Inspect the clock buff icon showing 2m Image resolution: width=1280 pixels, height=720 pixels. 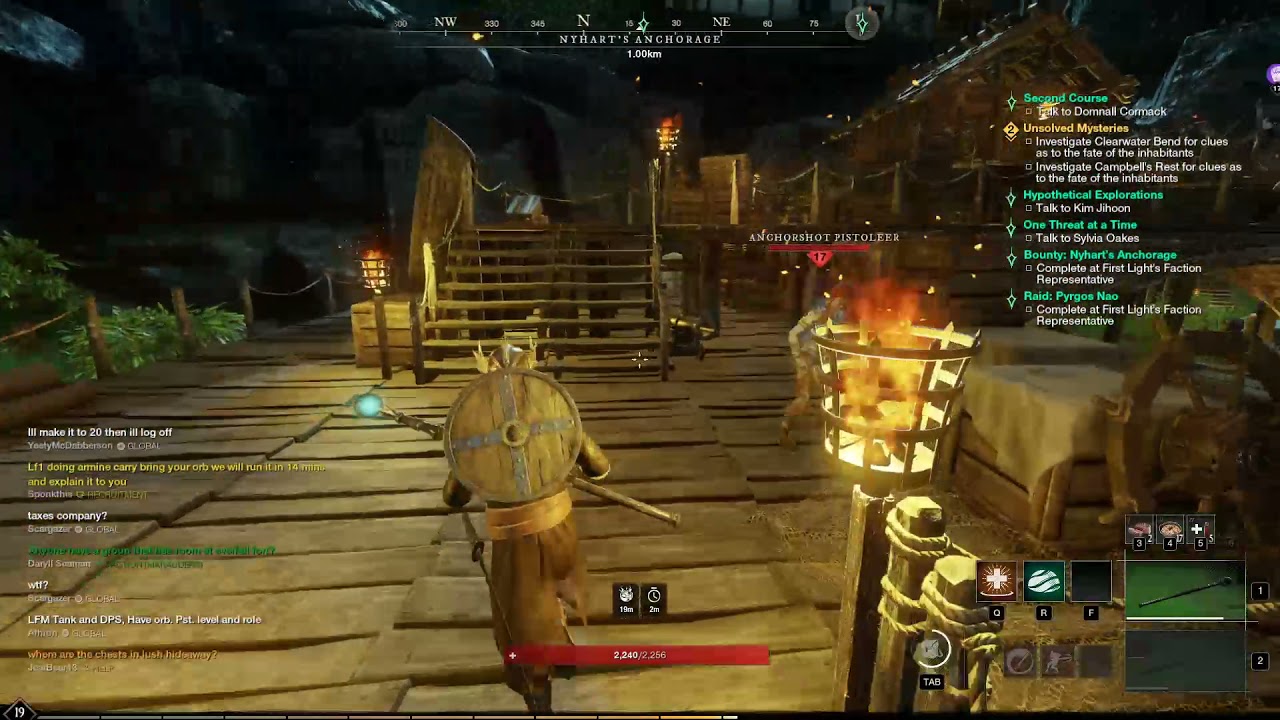pyautogui.click(x=654, y=596)
